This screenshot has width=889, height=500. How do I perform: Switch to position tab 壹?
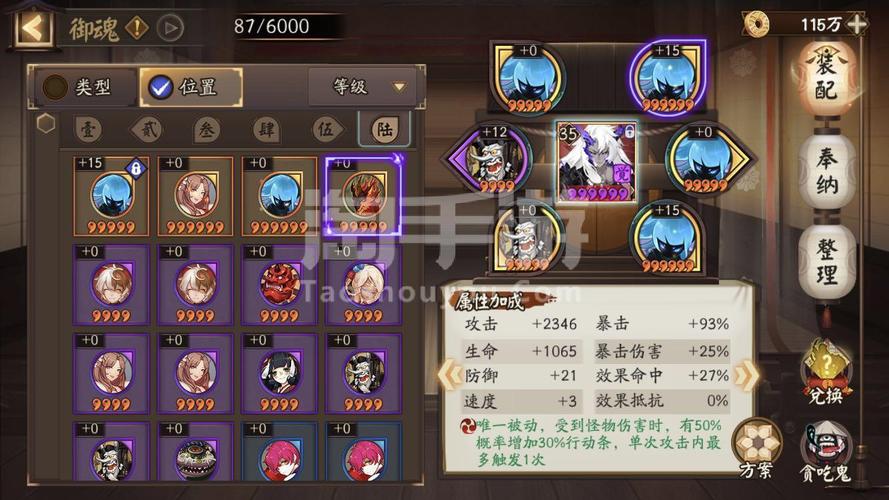point(88,130)
